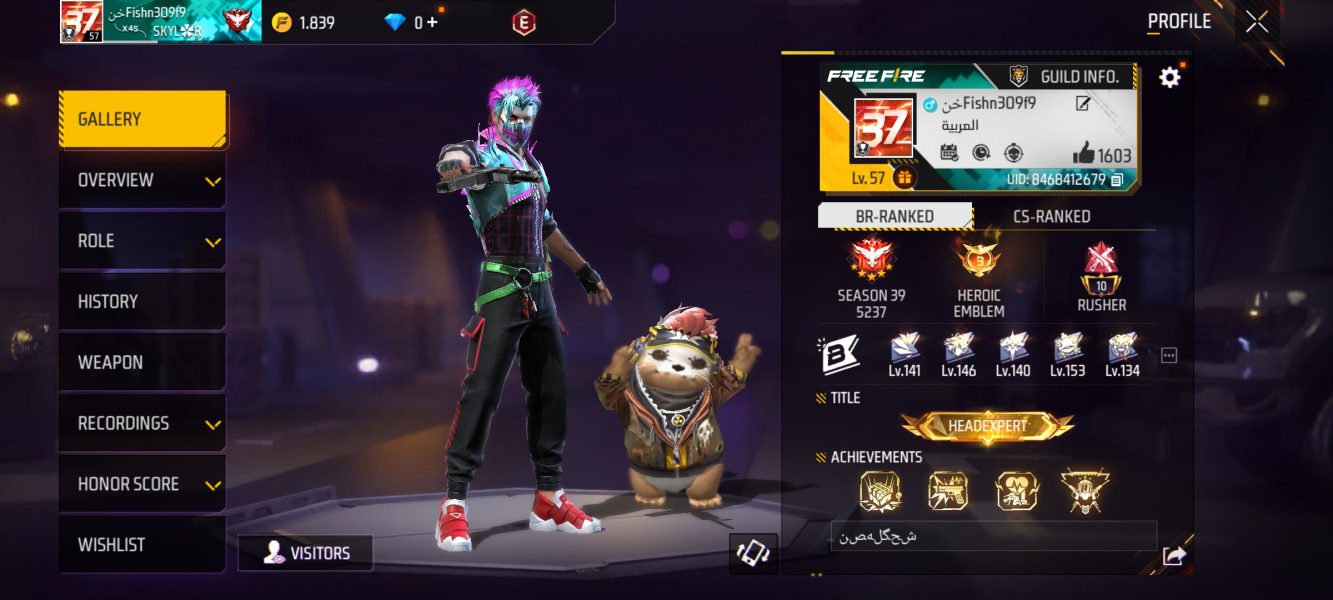This screenshot has height=600, width=1333.
Task: Tap the rotate-phone icon below the character
Action: click(753, 553)
